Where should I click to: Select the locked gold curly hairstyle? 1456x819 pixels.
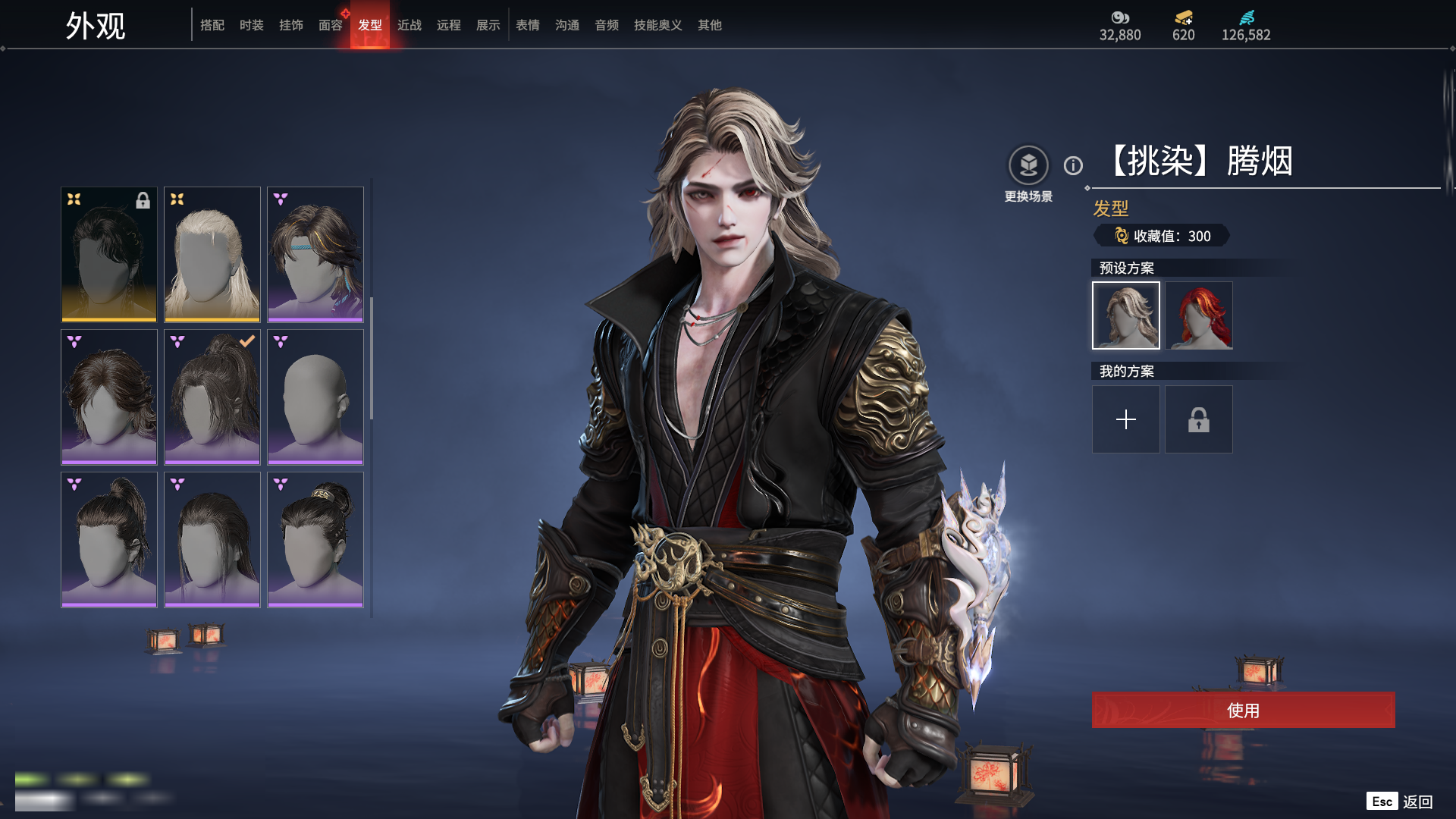[109, 254]
